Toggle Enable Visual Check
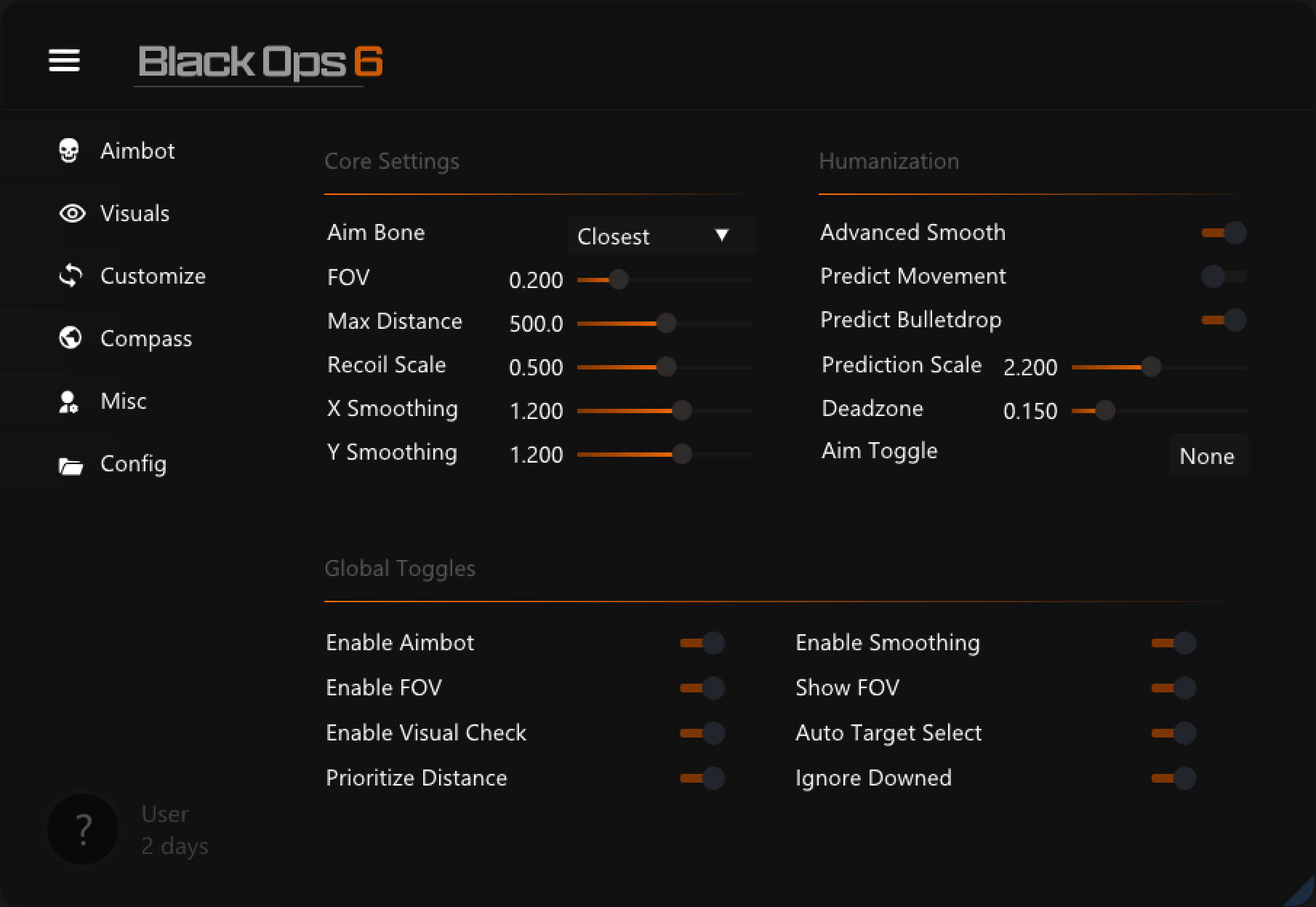This screenshot has height=907, width=1316. click(x=702, y=733)
